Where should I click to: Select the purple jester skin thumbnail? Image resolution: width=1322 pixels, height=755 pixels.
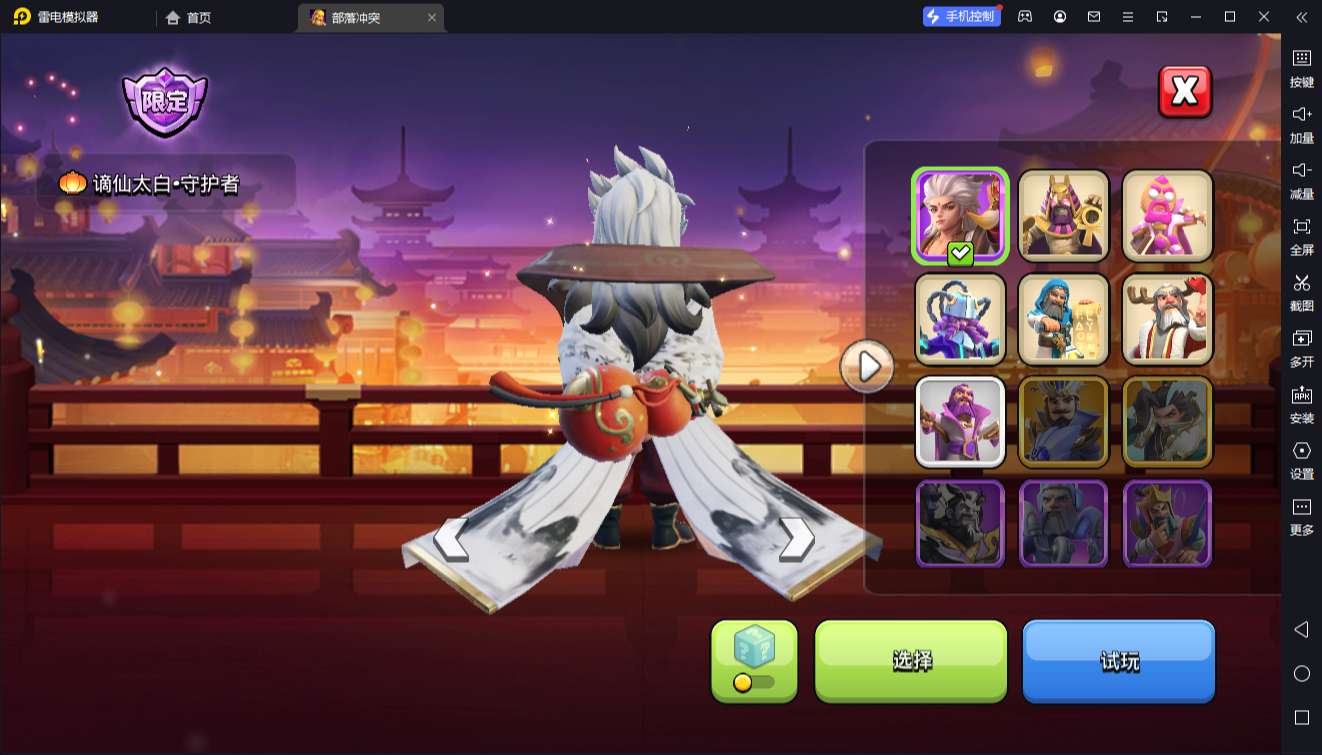click(x=960, y=319)
